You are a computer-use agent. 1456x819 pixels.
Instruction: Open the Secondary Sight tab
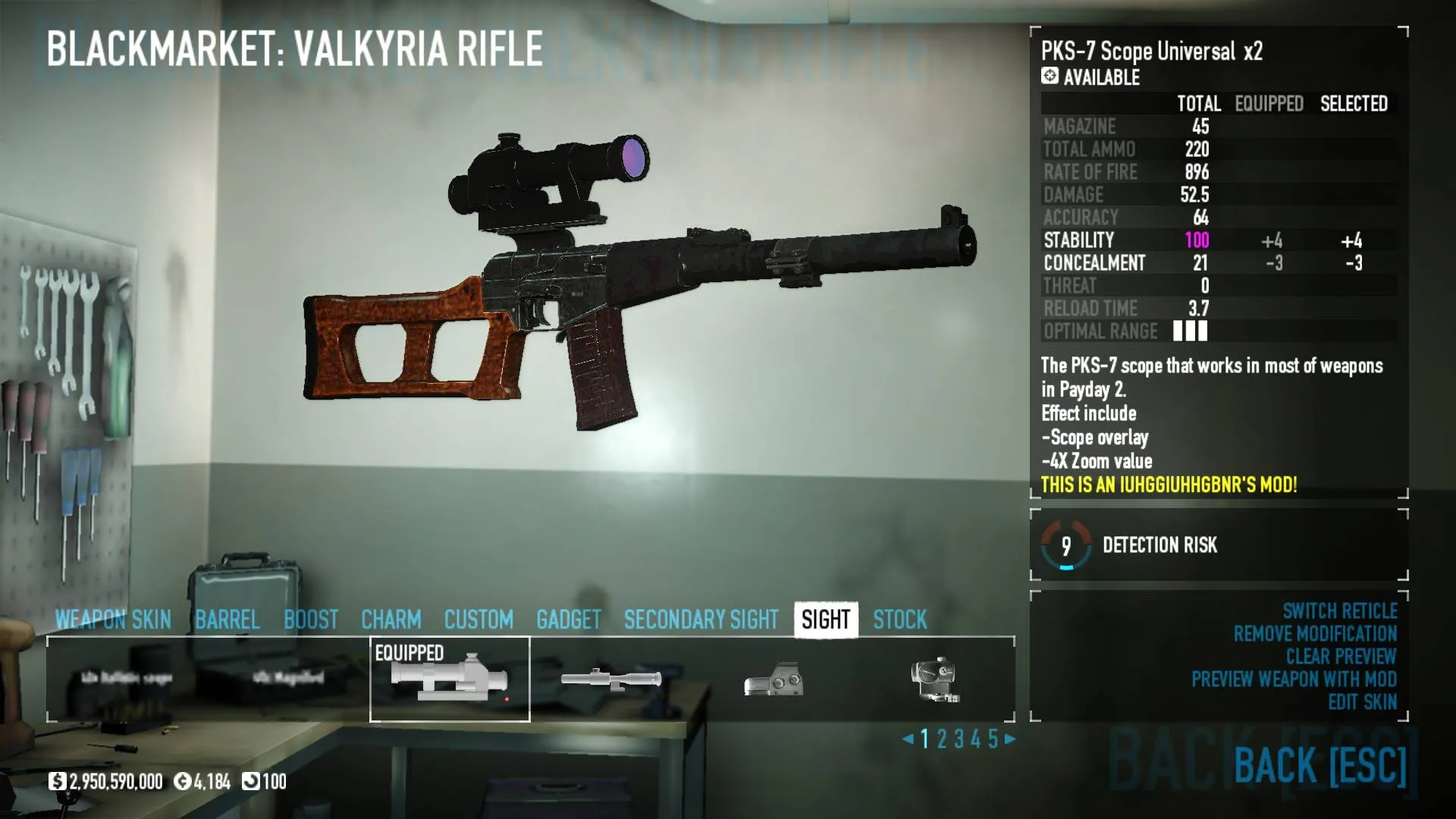[701, 620]
